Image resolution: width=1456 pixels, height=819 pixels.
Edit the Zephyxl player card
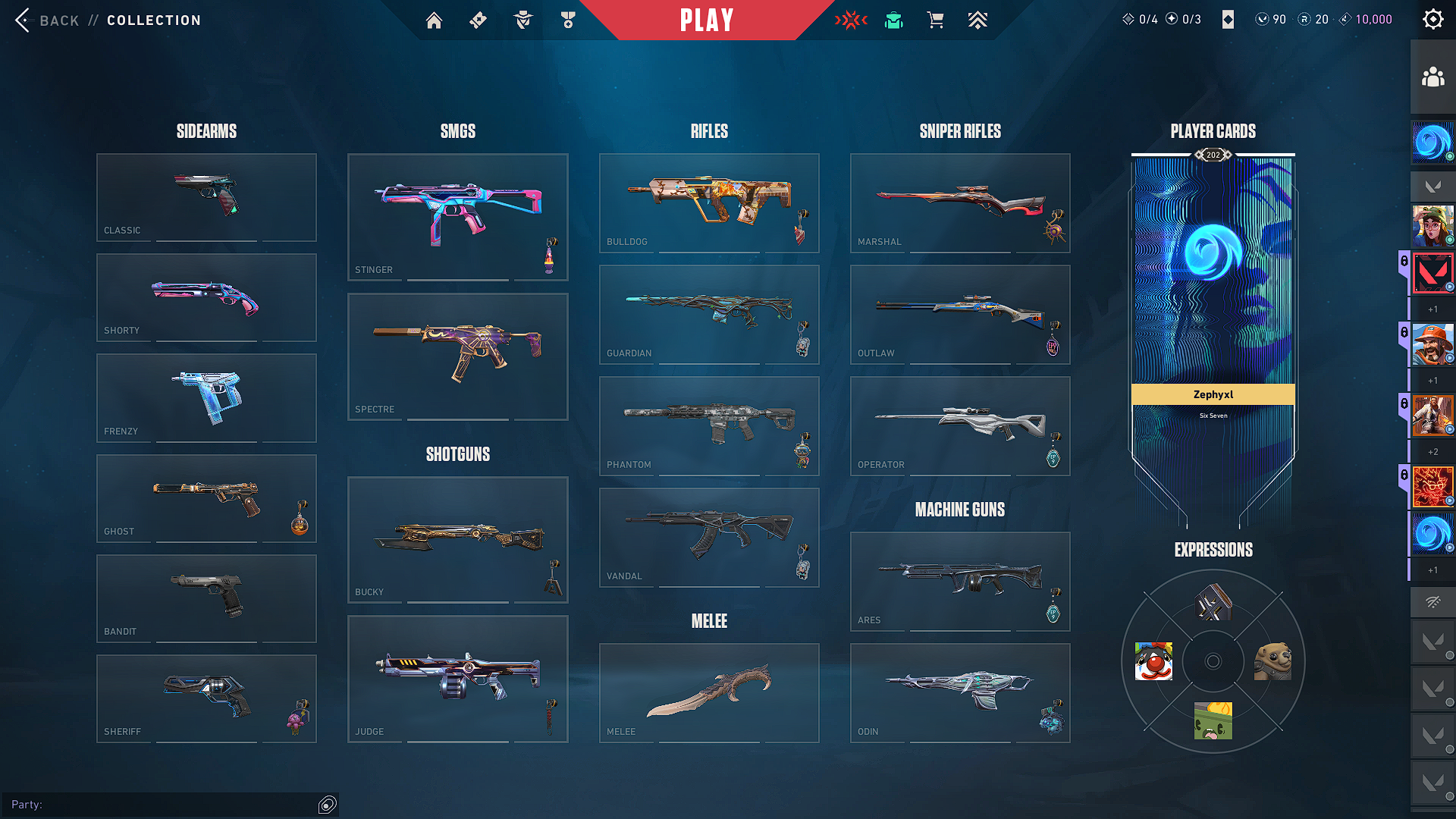[x=1213, y=303]
